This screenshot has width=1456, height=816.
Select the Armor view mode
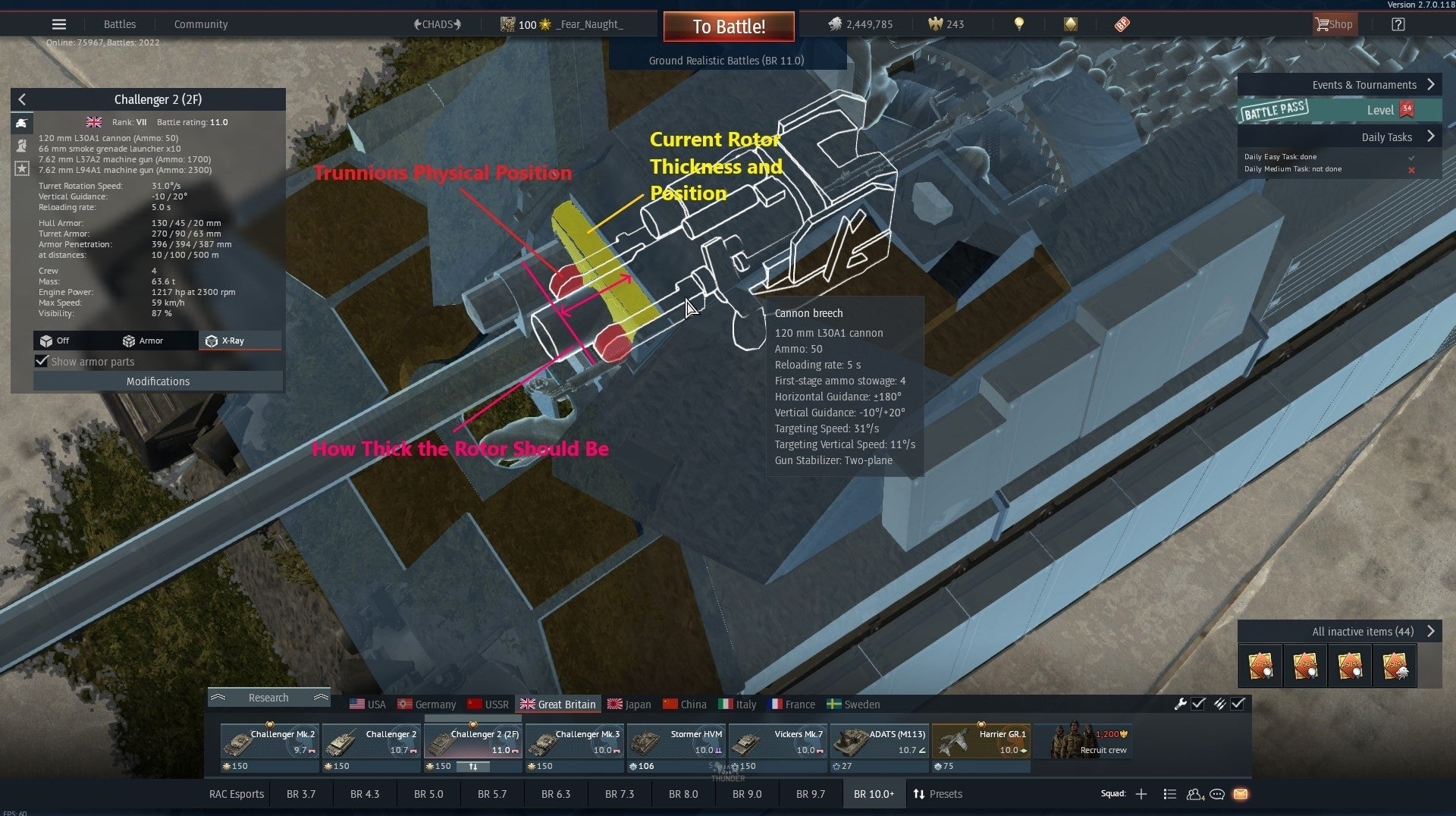click(x=144, y=341)
